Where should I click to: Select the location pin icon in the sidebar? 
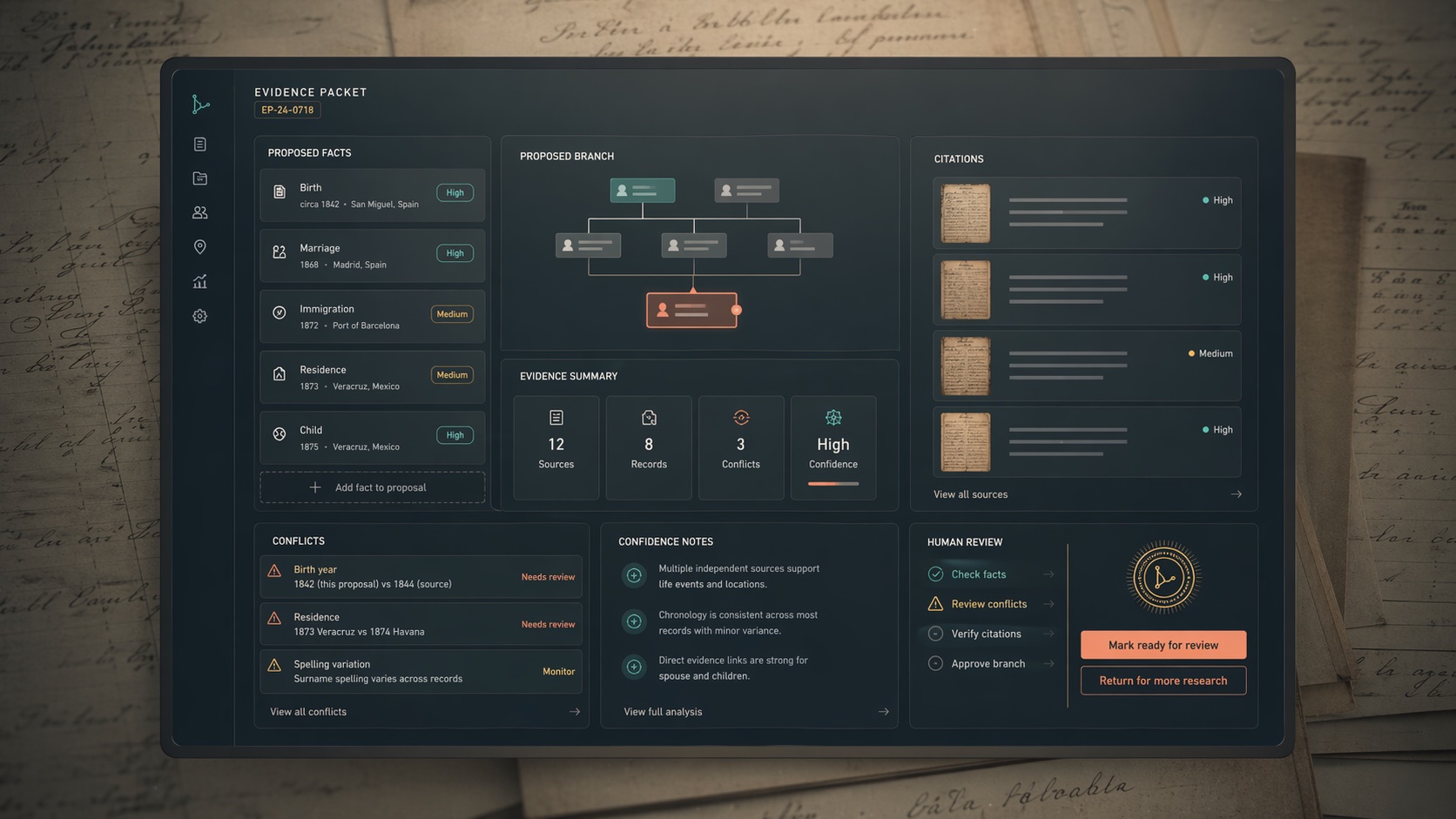(x=199, y=246)
